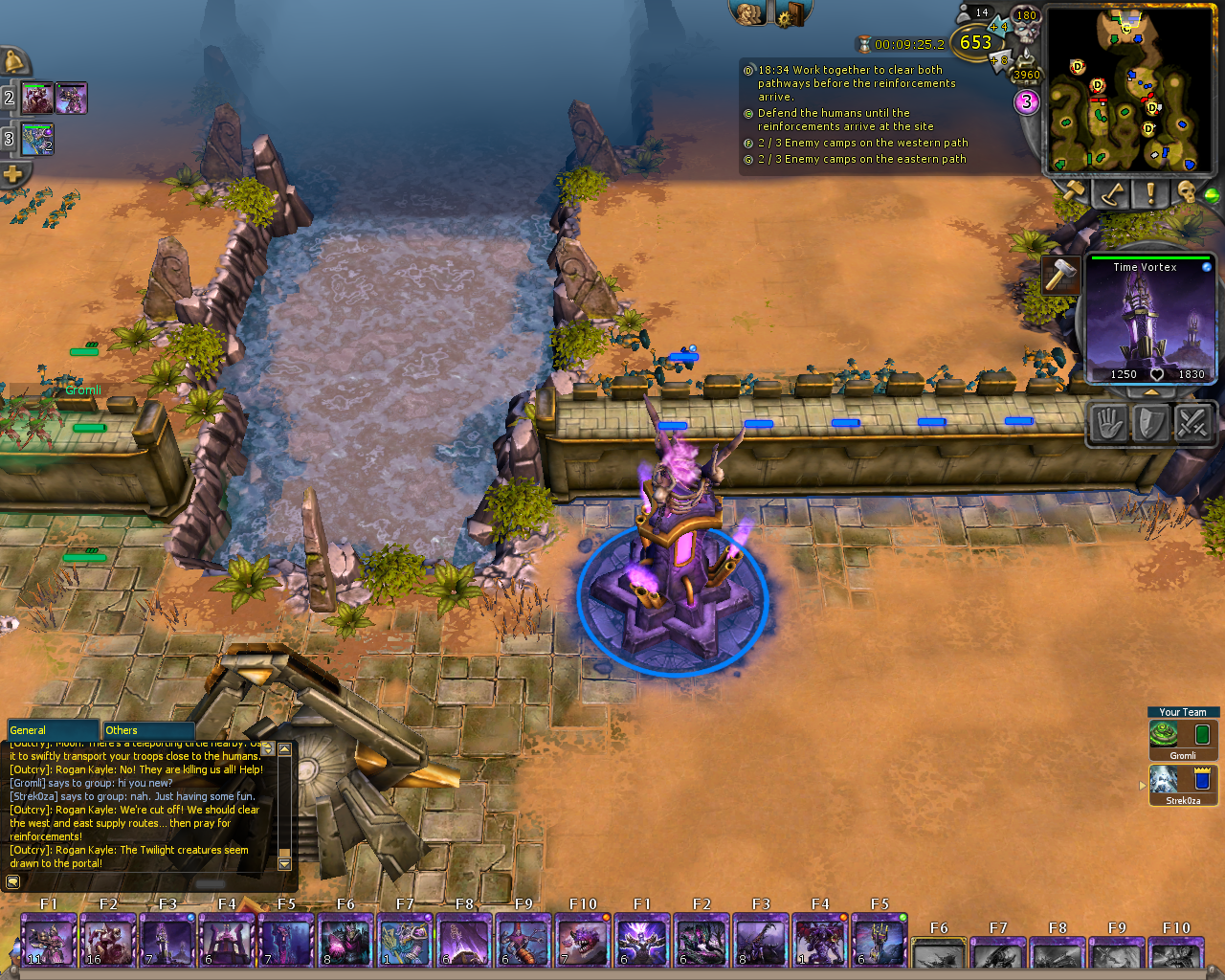Click the plus button to create a new group

pos(13,173)
